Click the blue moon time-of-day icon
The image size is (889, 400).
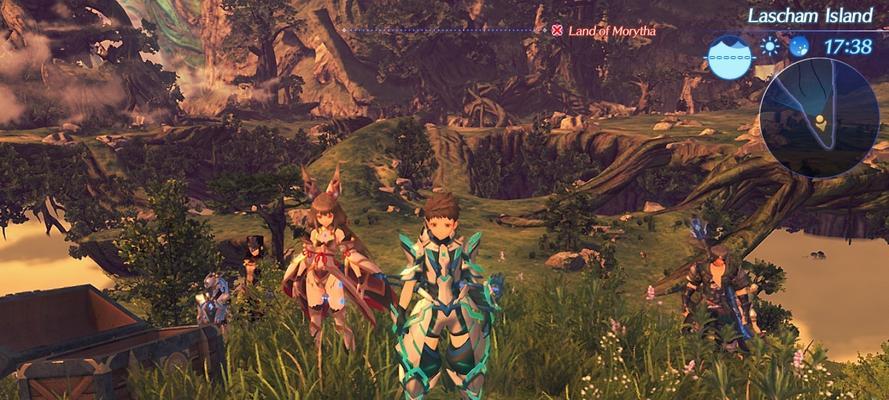798,46
